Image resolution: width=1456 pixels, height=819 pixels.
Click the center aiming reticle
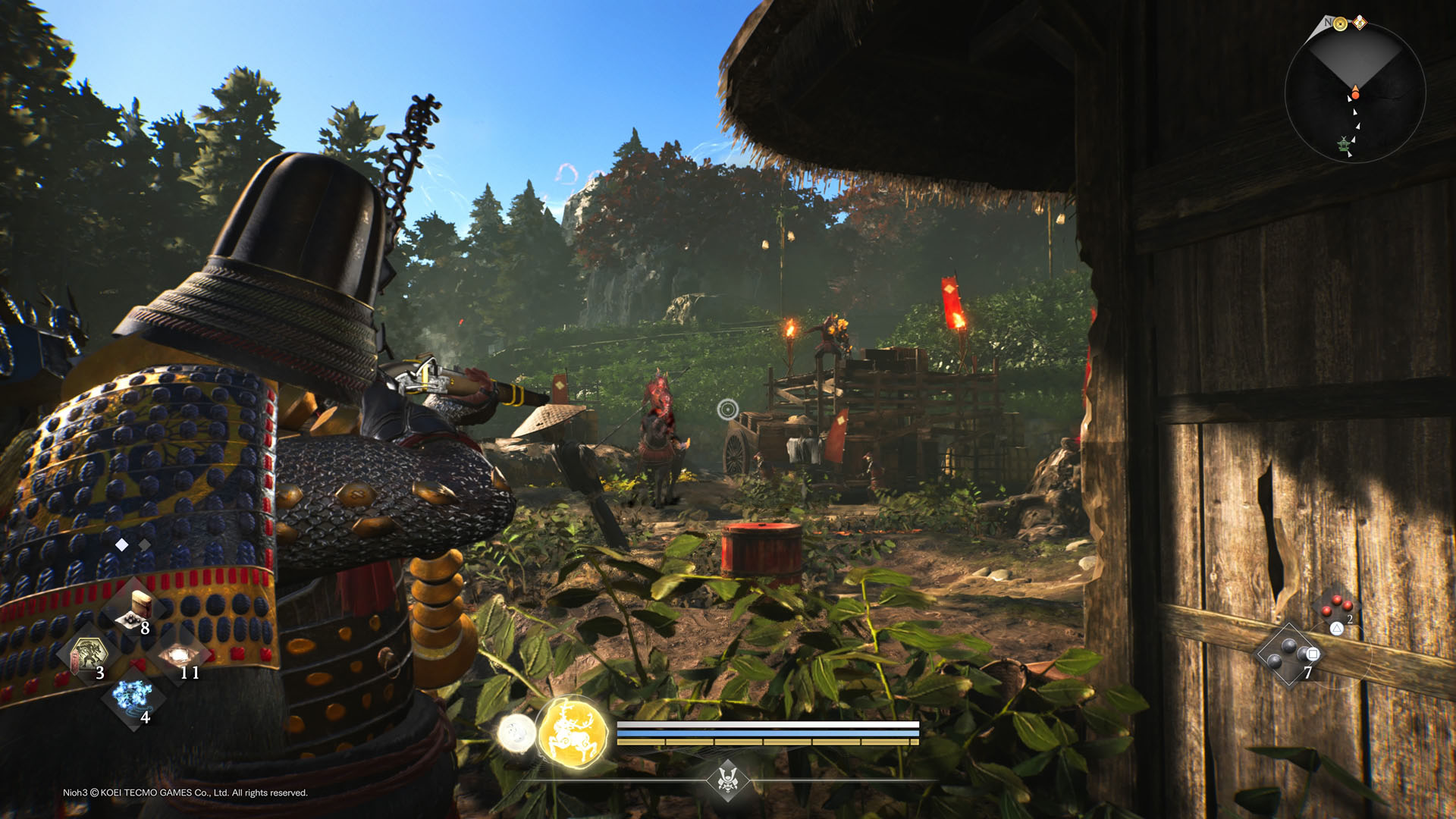pyautogui.click(x=727, y=409)
